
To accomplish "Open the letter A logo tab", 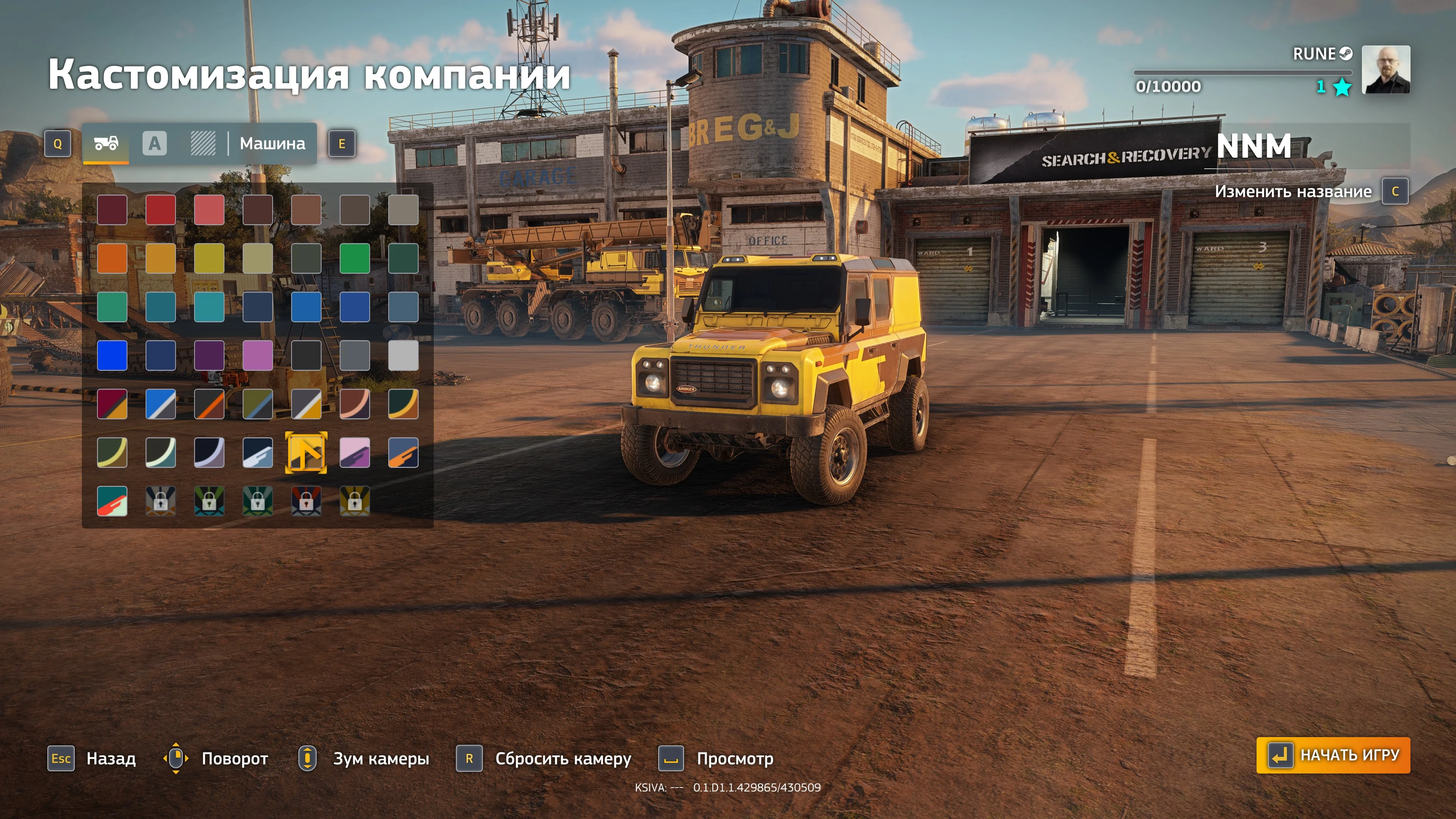I will (x=154, y=144).
